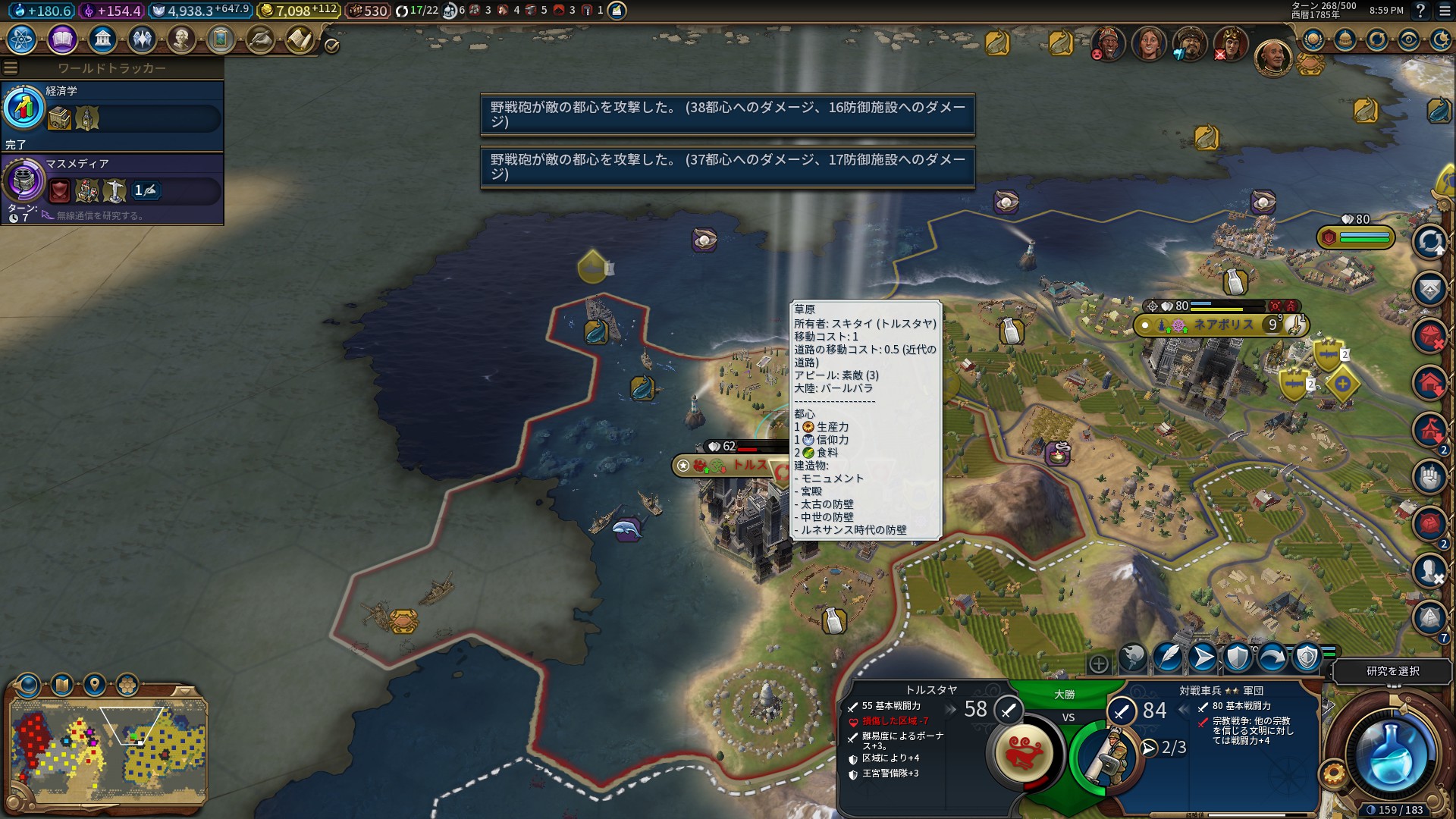
Task: Open the technology tree atom icon
Action: pos(22,39)
